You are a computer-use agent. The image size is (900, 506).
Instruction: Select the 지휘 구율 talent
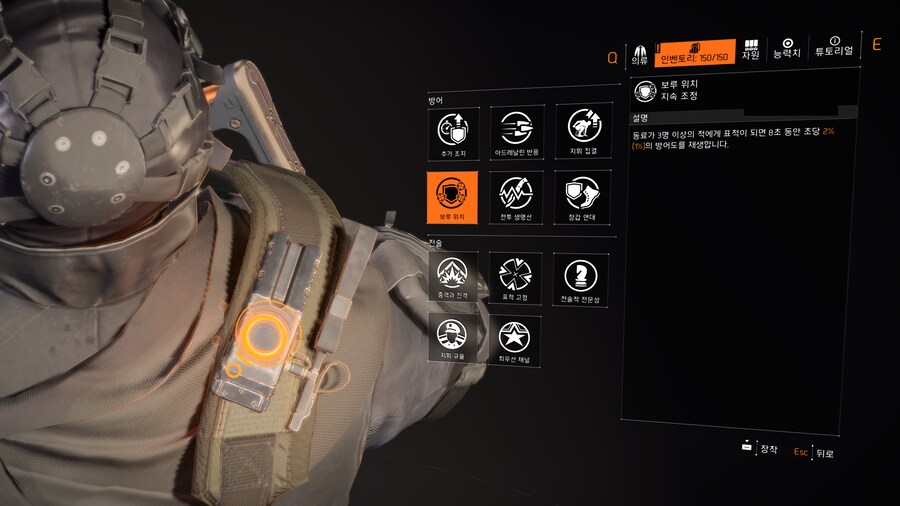(x=452, y=337)
